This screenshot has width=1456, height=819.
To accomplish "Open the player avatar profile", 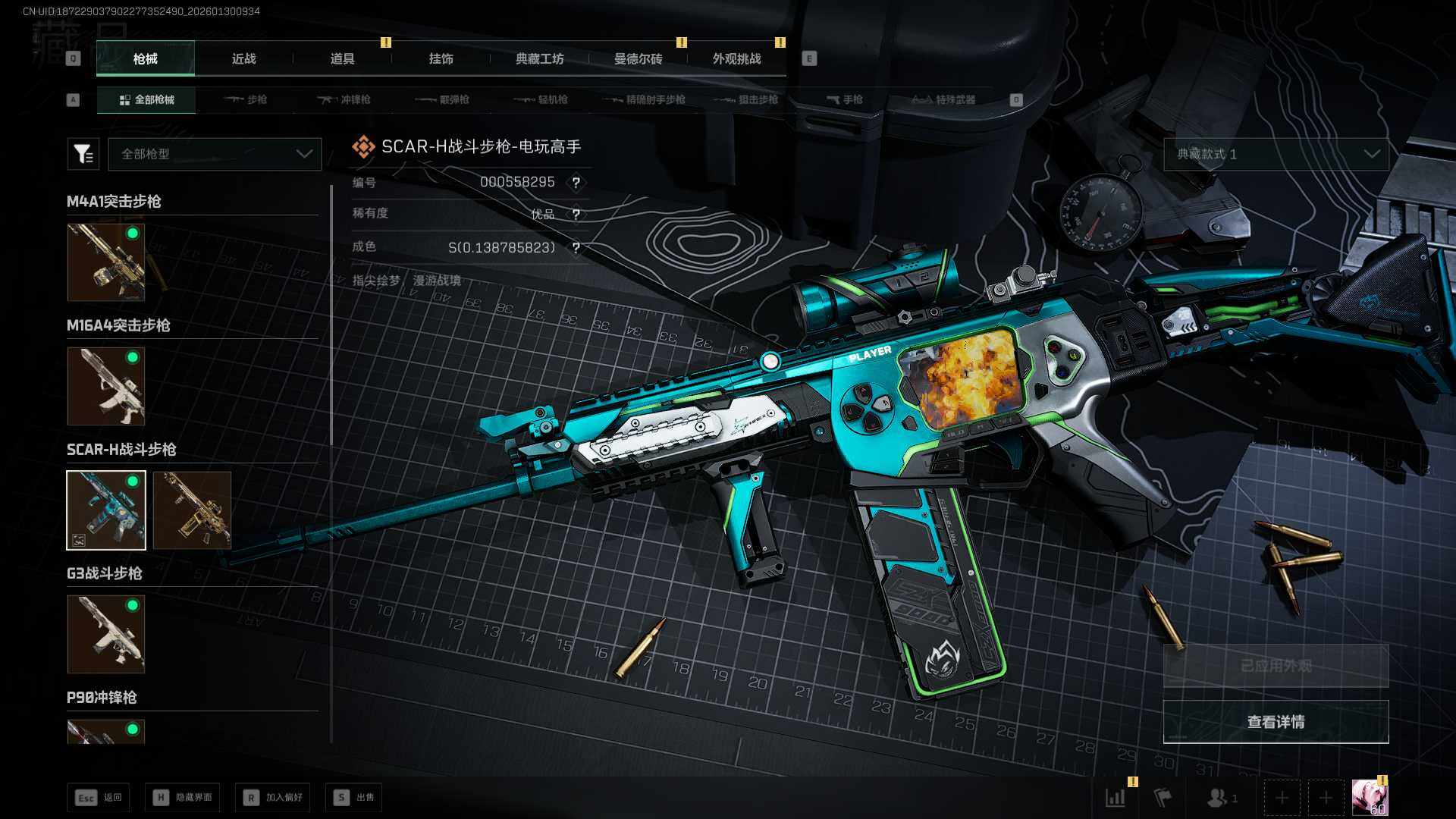I will (1370, 797).
